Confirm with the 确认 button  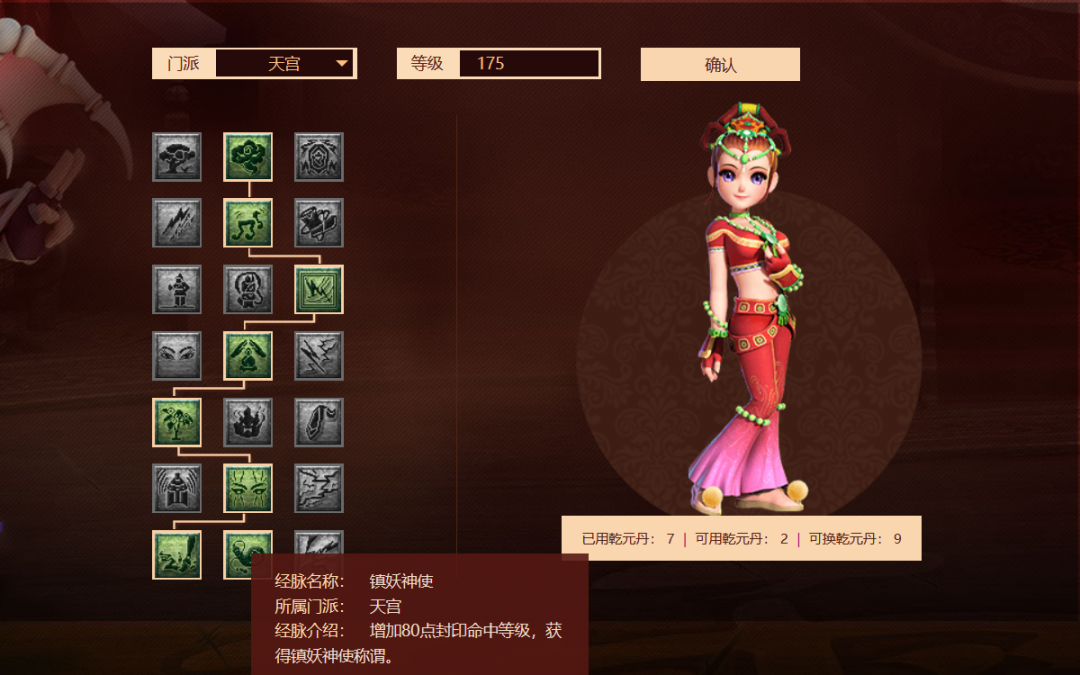pyautogui.click(x=720, y=65)
